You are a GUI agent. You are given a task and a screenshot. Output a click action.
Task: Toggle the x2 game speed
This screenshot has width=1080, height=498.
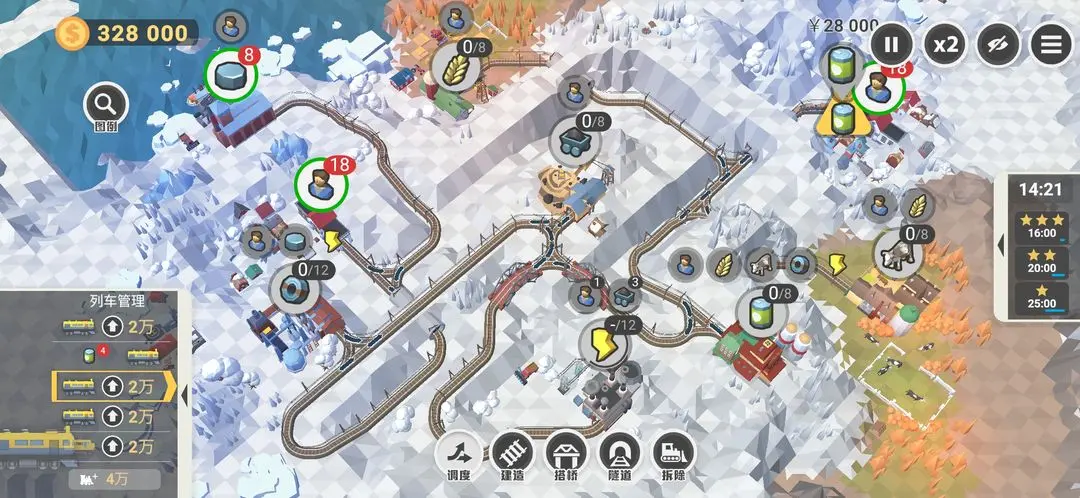point(945,44)
